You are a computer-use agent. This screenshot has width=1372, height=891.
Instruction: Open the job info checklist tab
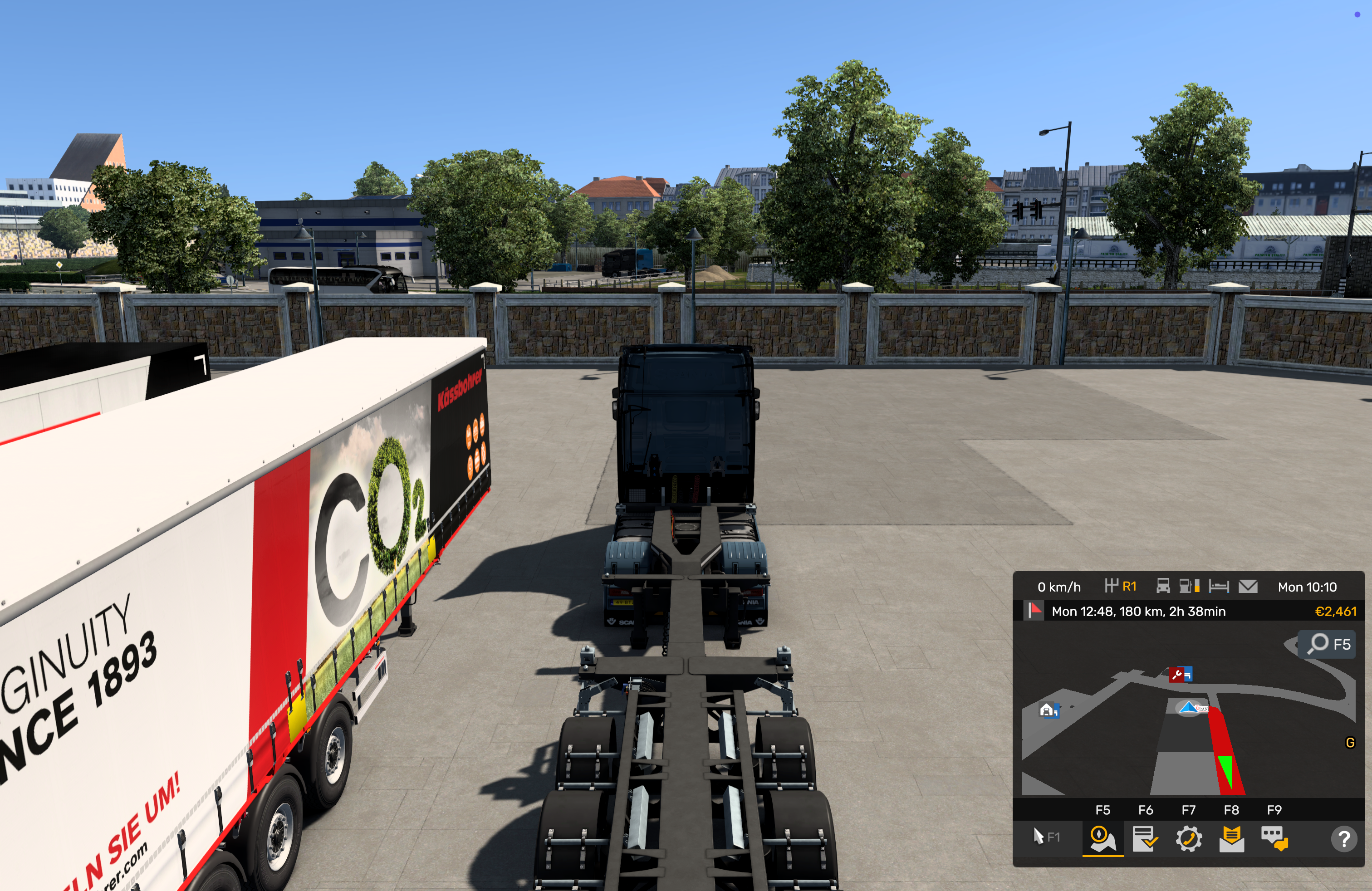(1145, 838)
